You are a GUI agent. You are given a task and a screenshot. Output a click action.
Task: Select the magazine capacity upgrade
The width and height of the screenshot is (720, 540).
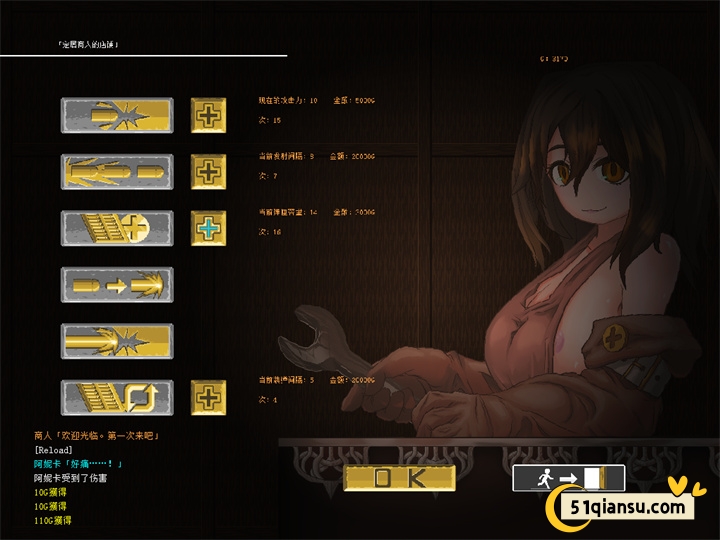(x=117, y=228)
